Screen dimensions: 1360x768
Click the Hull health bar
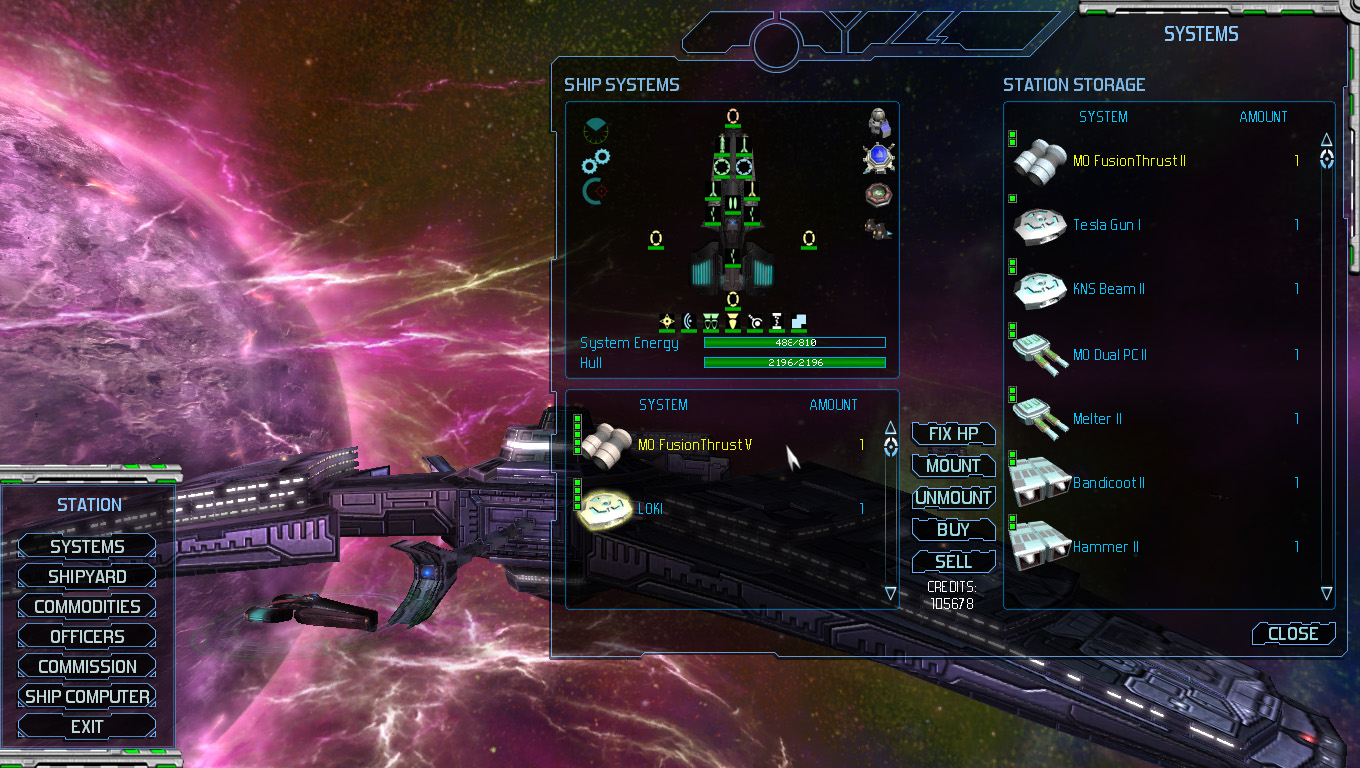tap(794, 363)
